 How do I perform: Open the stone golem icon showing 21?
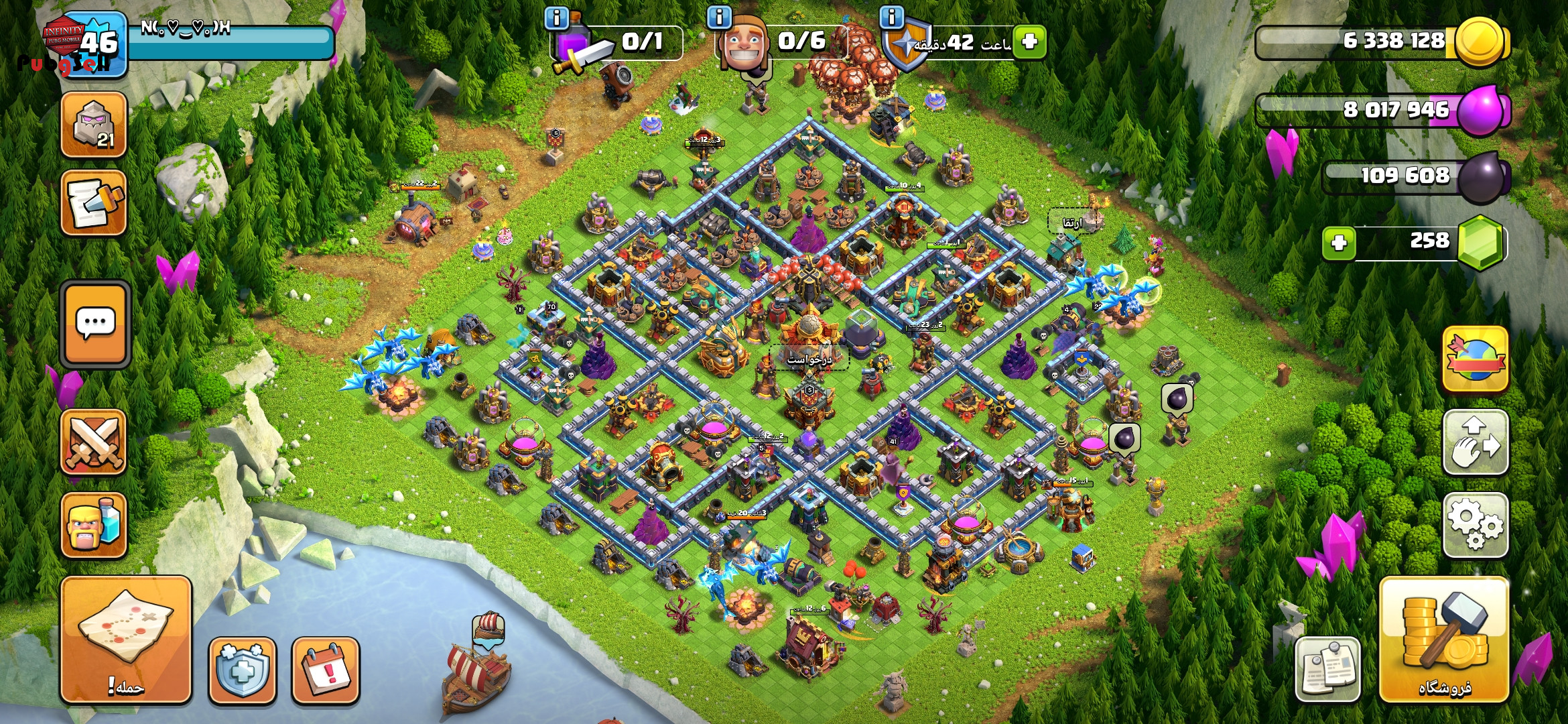tap(94, 125)
